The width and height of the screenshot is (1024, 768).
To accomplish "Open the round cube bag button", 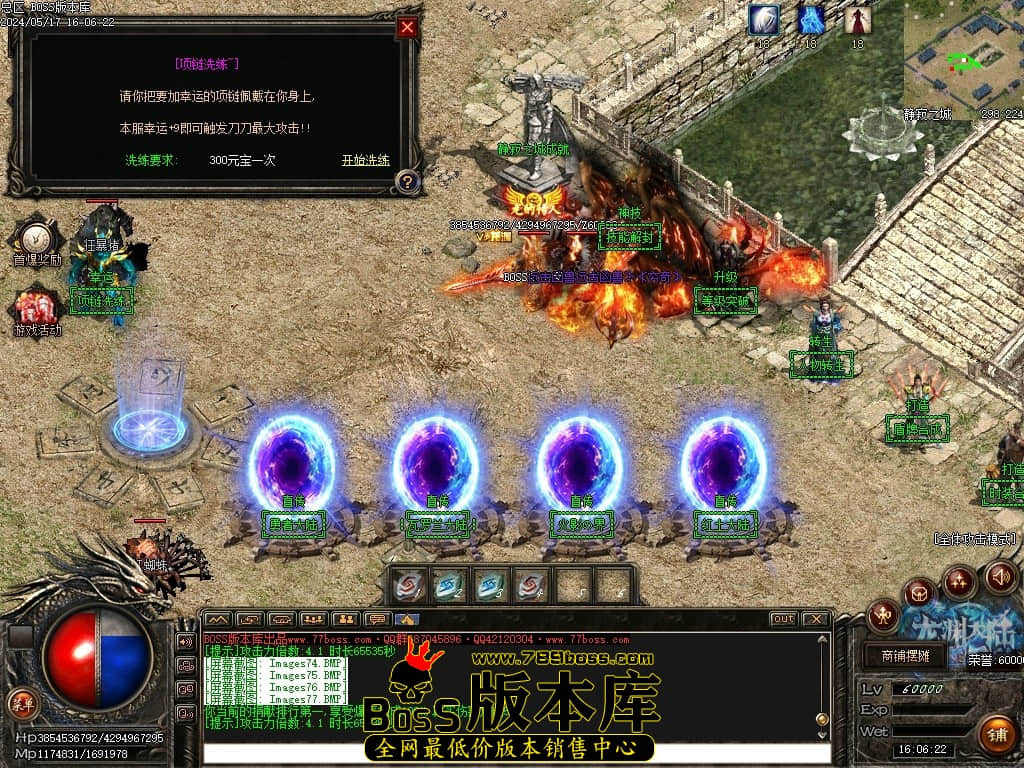I will click(919, 594).
